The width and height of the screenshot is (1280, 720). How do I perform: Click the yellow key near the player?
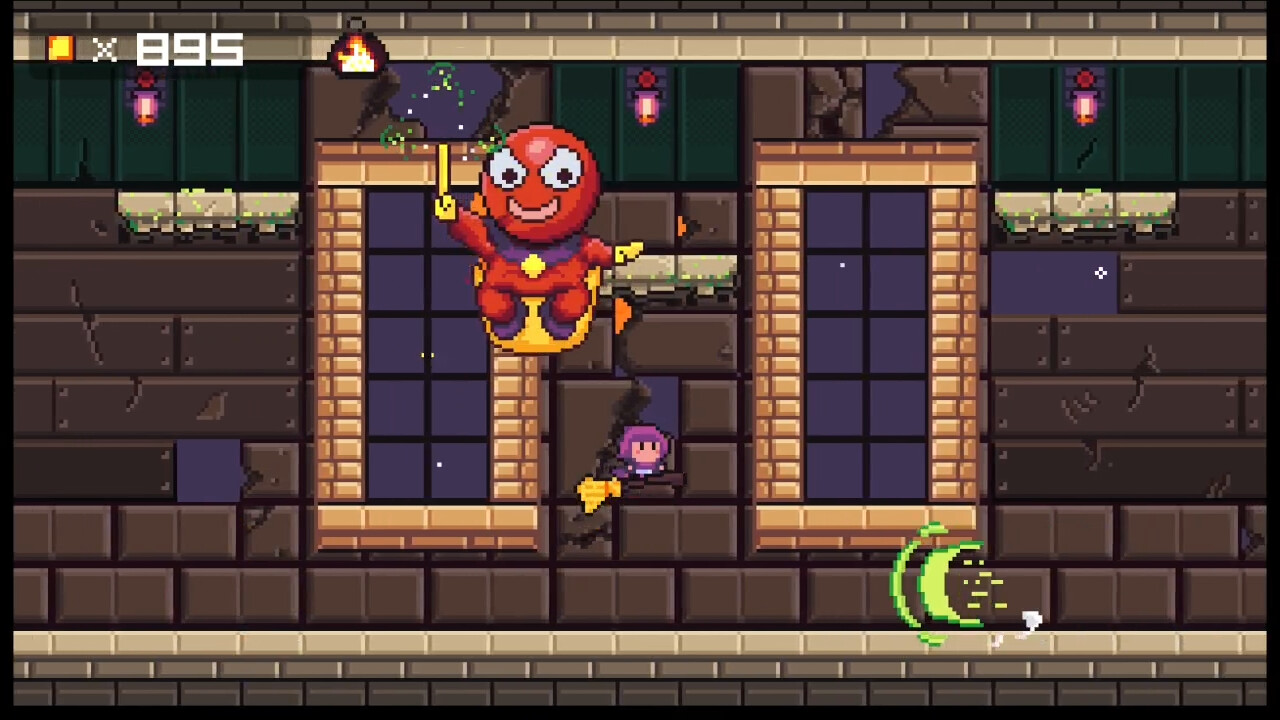pos(598,490)
